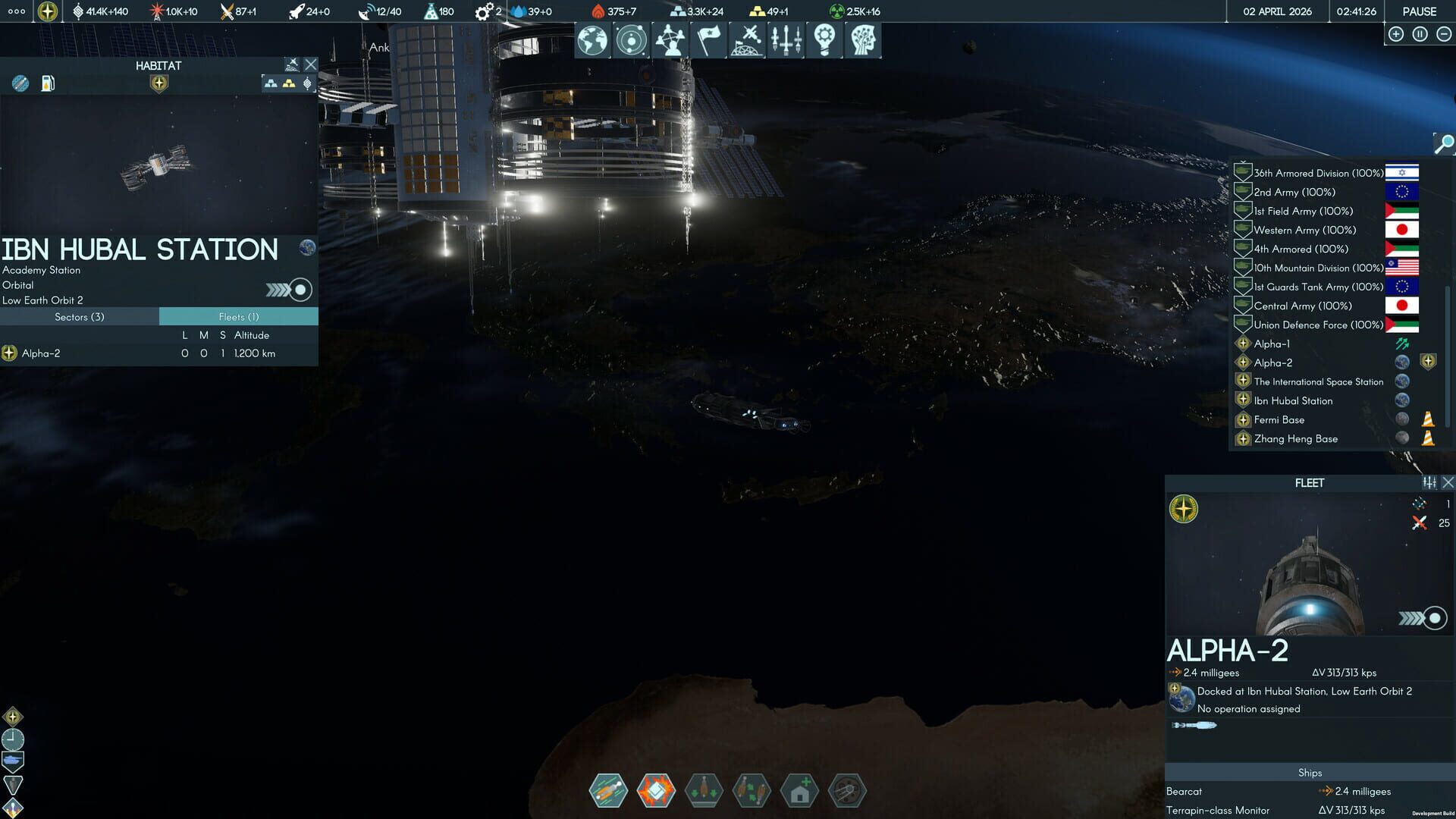Open the space habitats panel
Viewport: 1456px width, 819px height.
click(747, 39)
